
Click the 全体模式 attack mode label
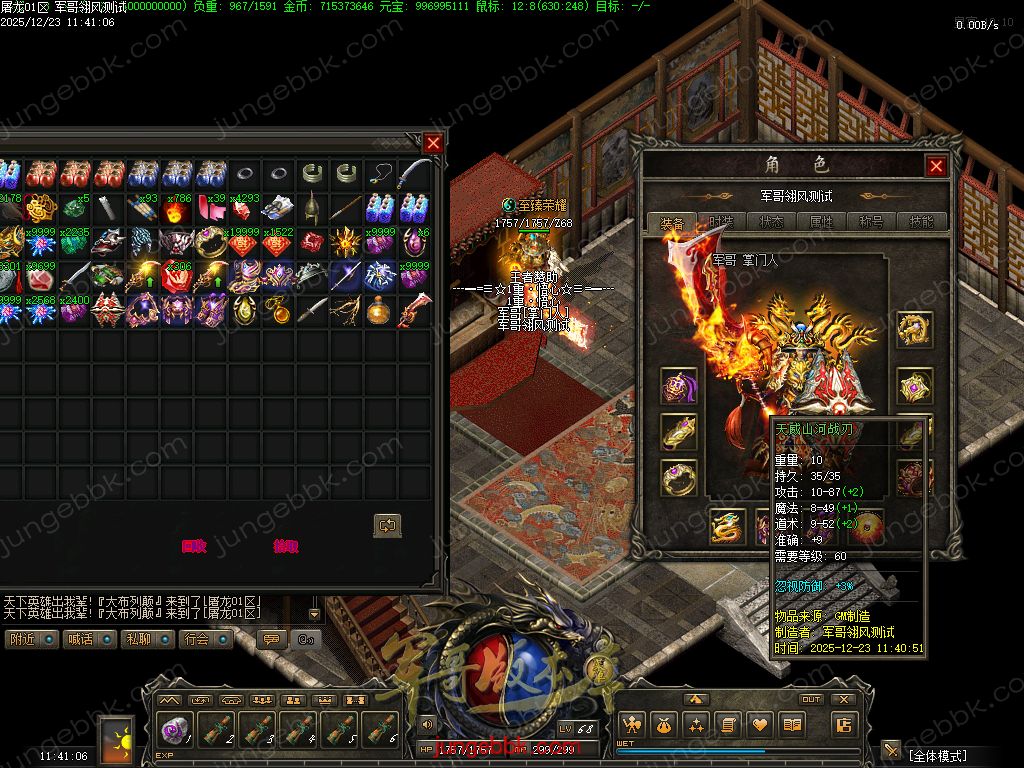(x=938, y=753)
